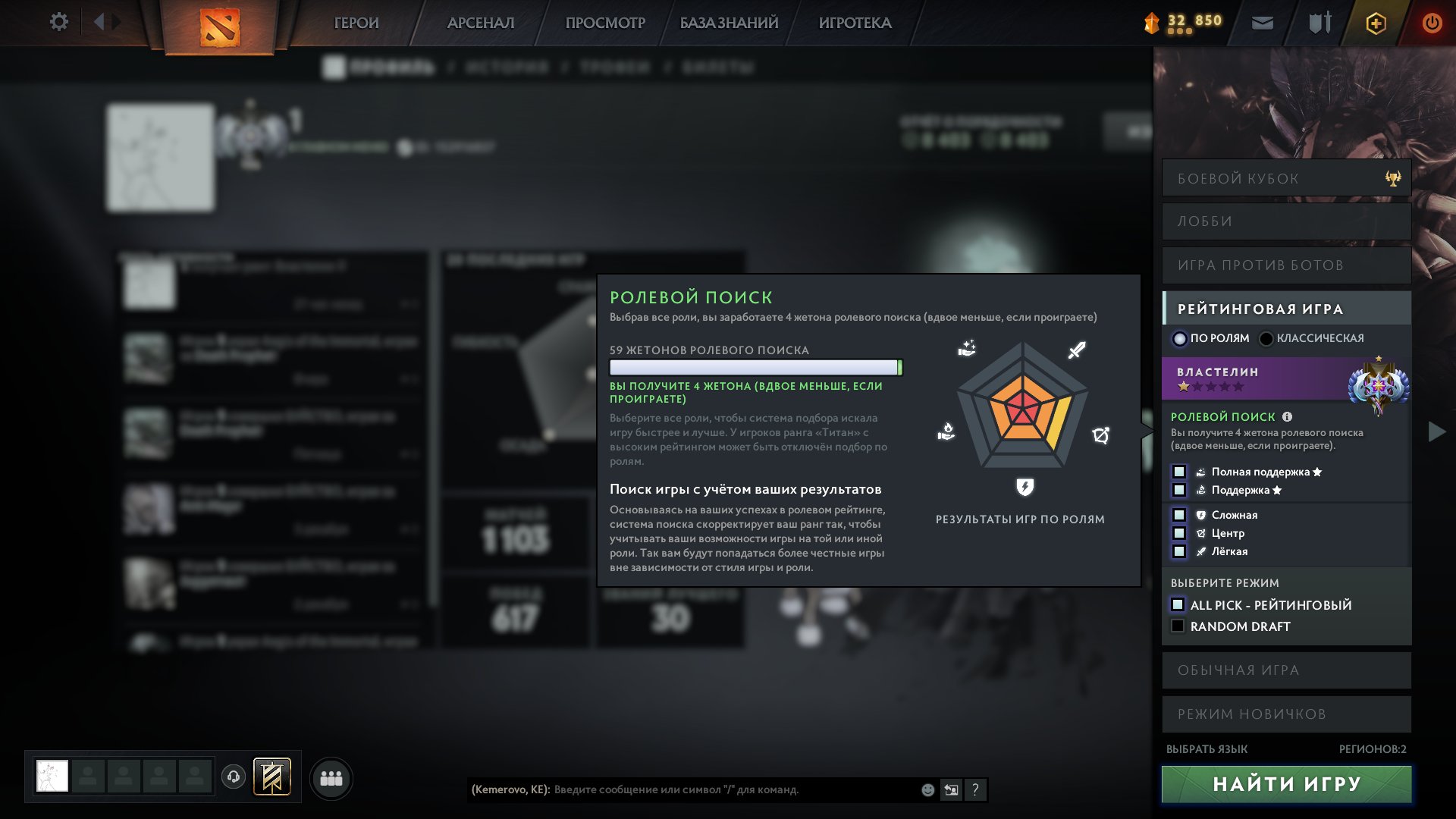
Task: Open the info icon next to РОЛЕВОЙ ПОИСК
Action: tap(1287, 416)
